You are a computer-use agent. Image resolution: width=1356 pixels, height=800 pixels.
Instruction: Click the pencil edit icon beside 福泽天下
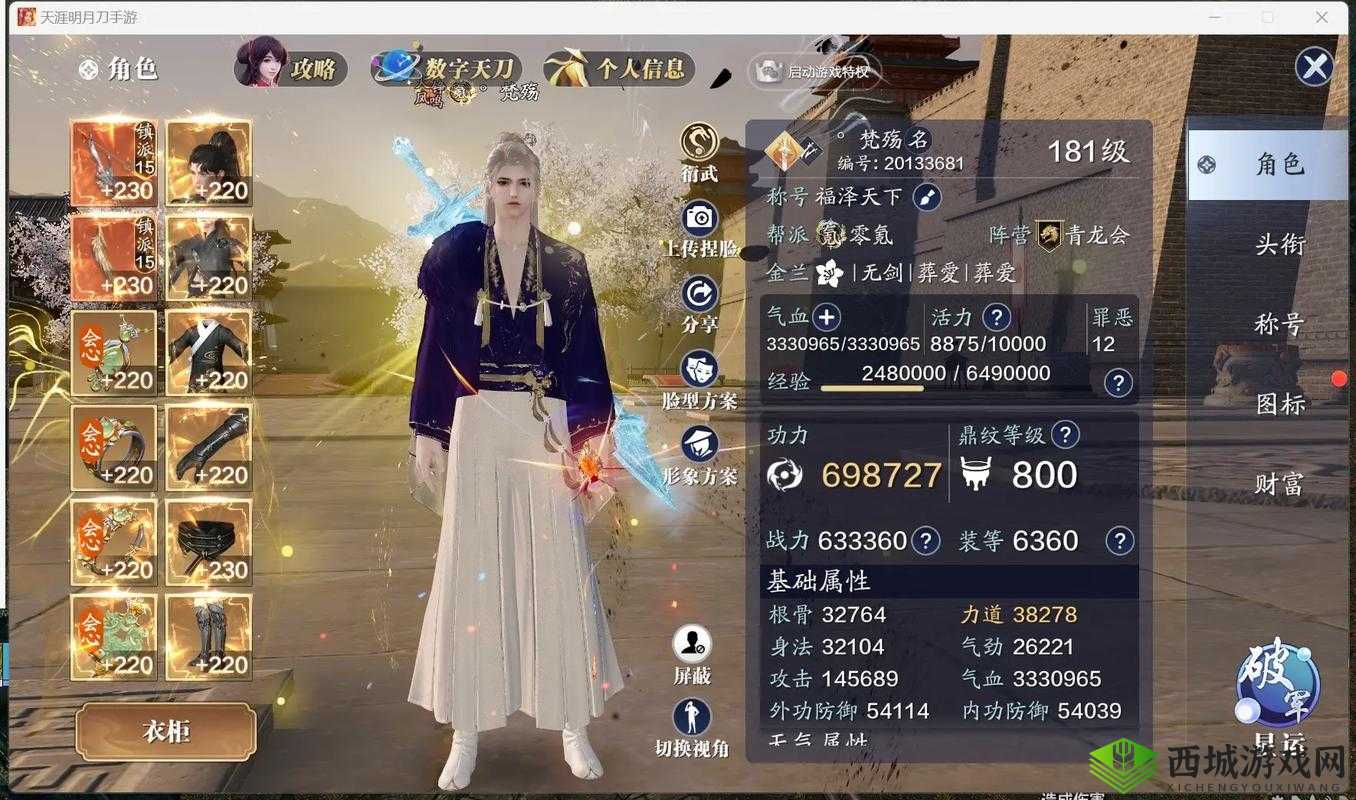[x=925, y=197]
